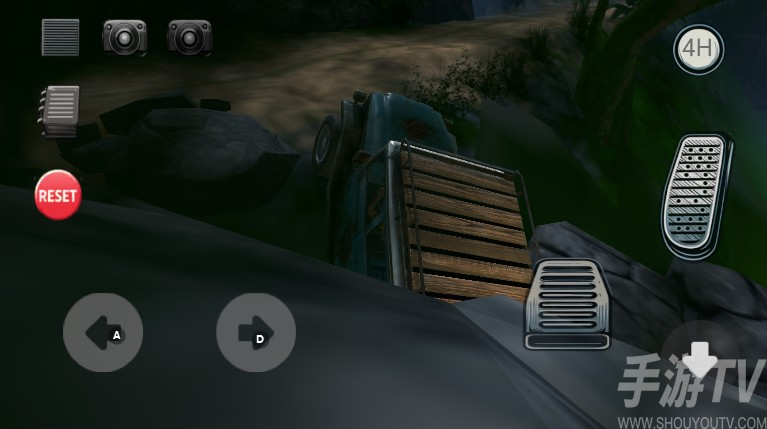Hit the wide brake pedal
Screen dimensions: 767x429
coord(567,304)
